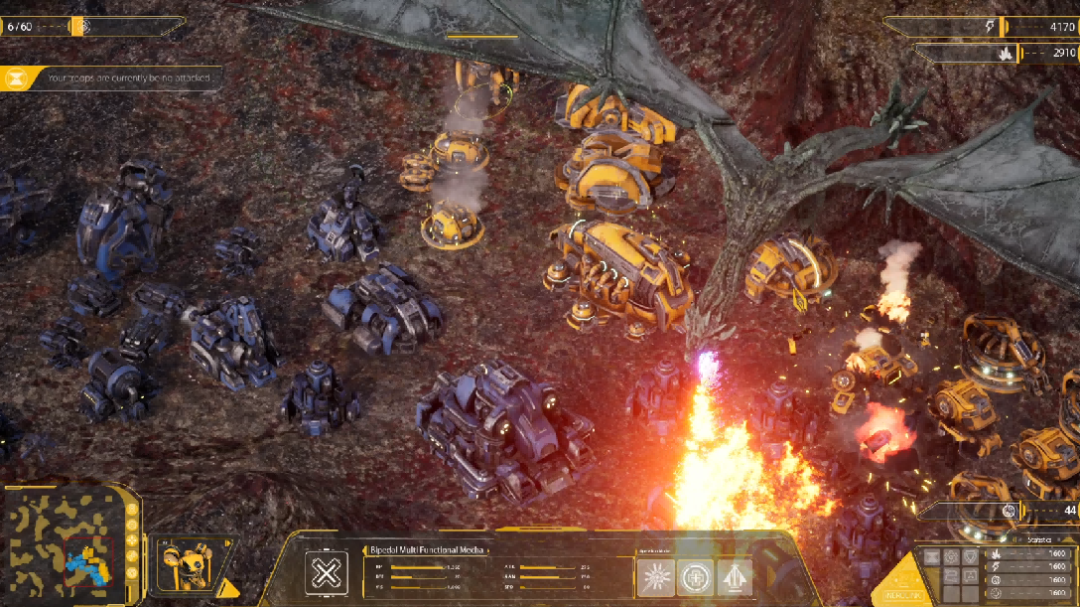
Task: Click the crossed X cancel button
Action: pos(326,574)
